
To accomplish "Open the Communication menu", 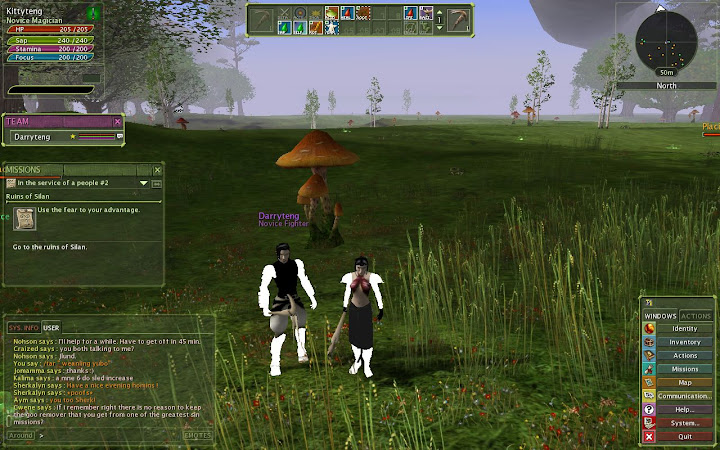I will pyautogui.click(x=684, y=396).
